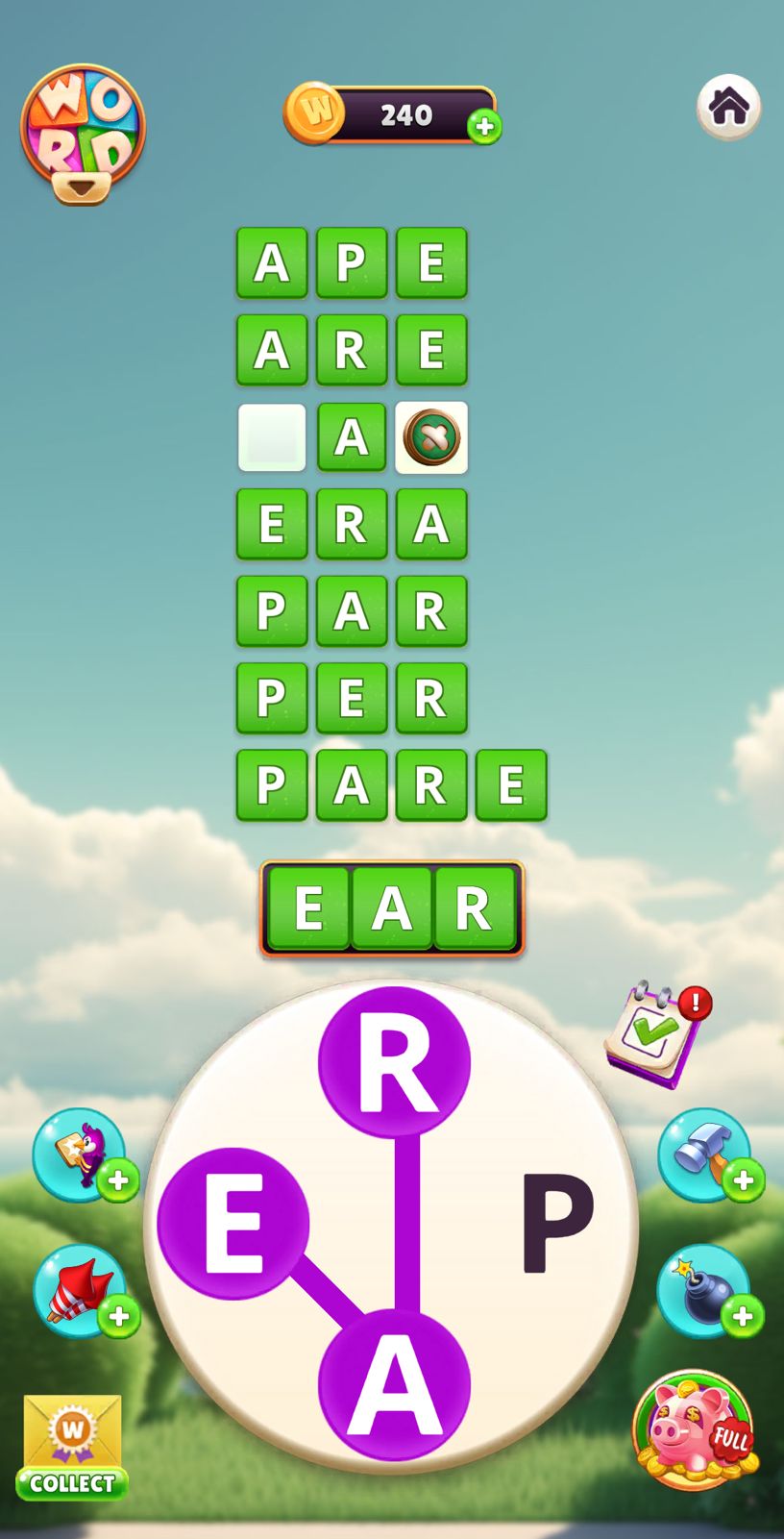This screenshot has height=1539, width=784.
Task: Use the rocket firework booster
Action: (80, 1290)
